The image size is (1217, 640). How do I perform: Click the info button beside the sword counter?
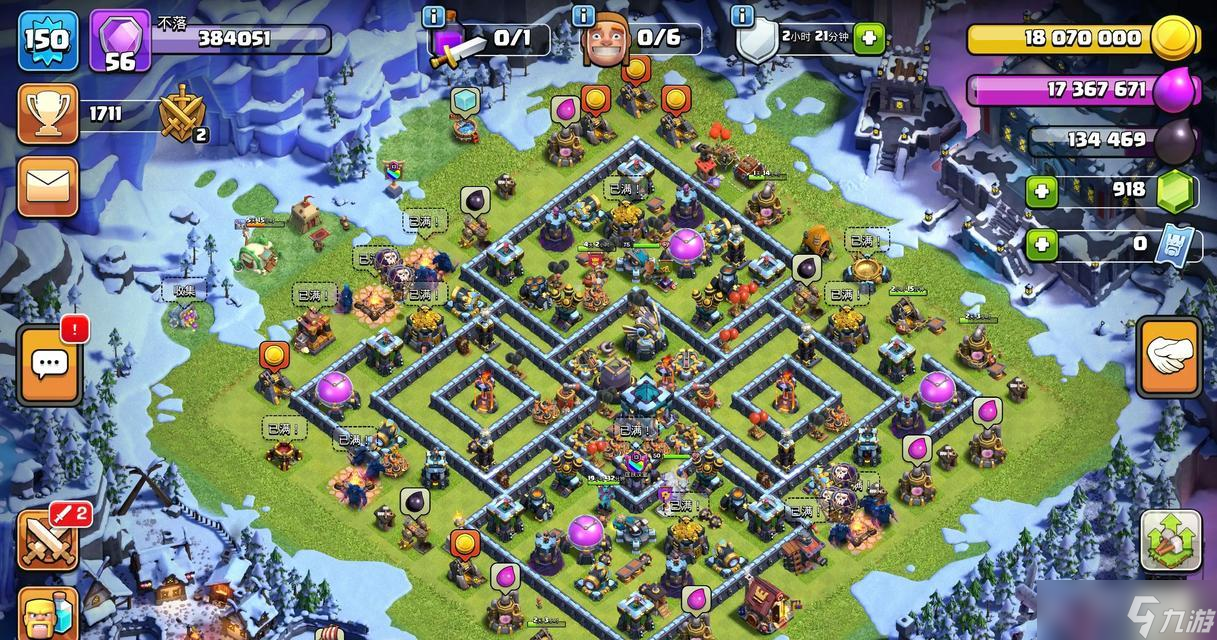click(434, 16)
